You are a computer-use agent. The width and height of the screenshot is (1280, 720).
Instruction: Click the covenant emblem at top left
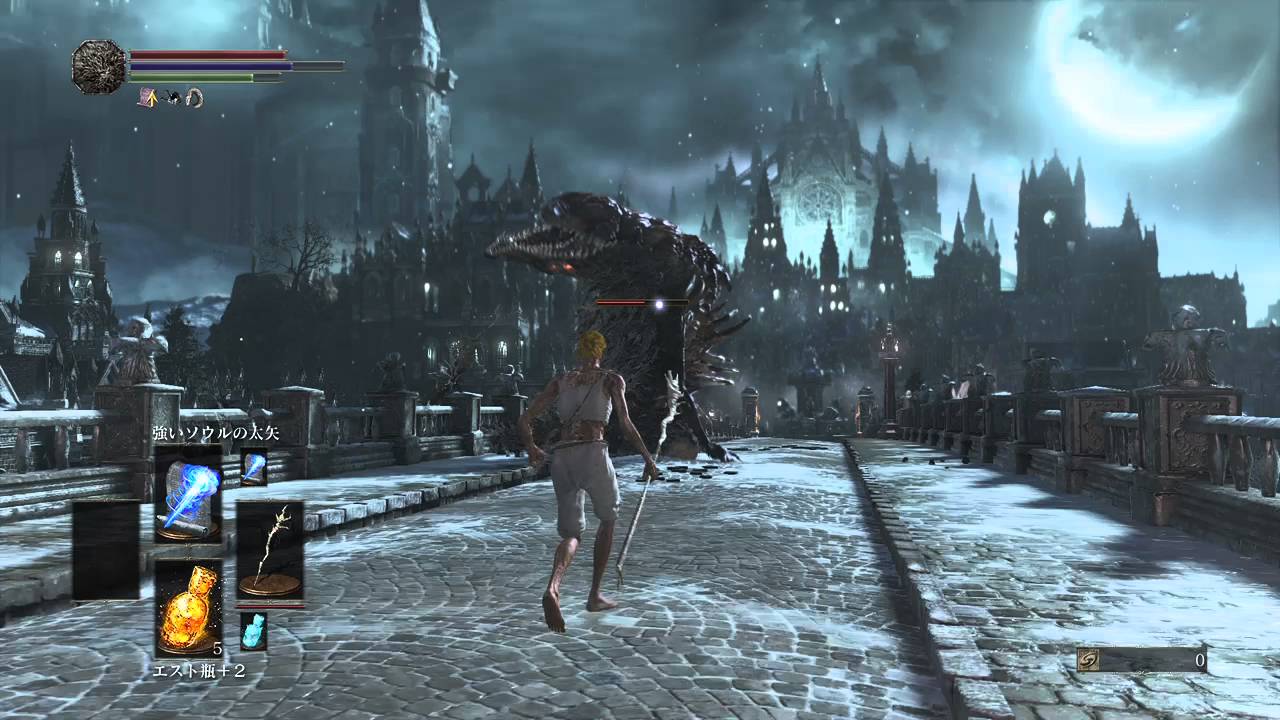tap(95, 65)
